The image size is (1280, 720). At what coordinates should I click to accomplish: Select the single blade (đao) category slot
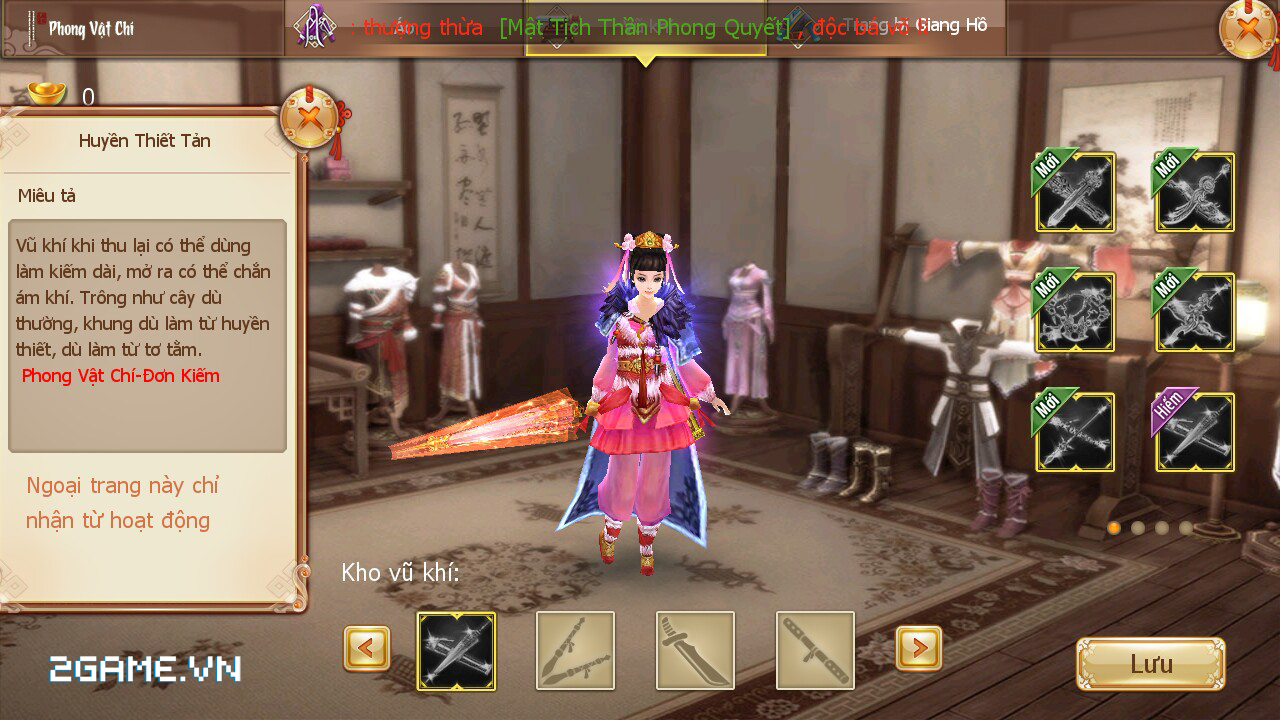click(695, 650)
